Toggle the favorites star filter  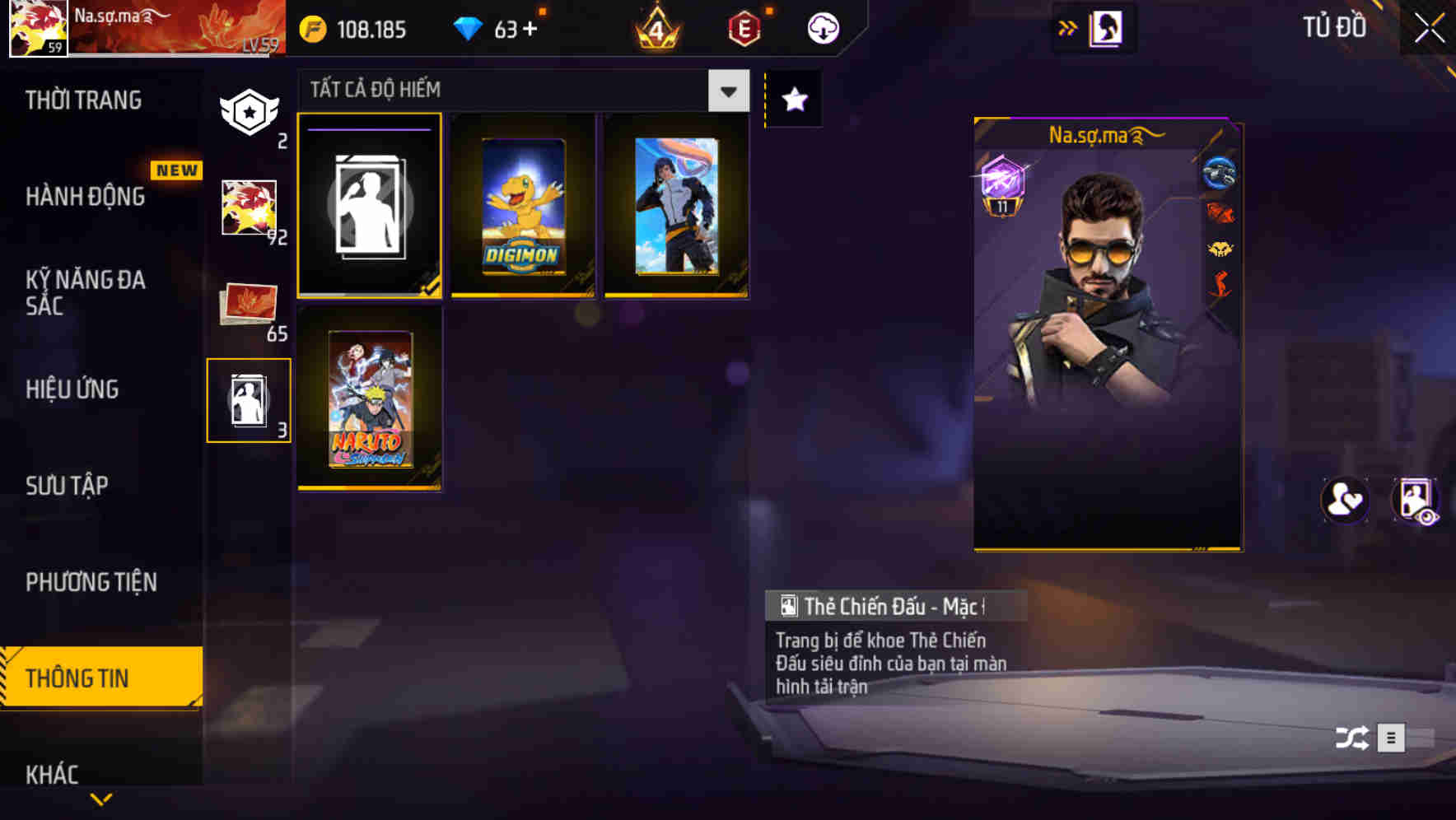[793, 99]
